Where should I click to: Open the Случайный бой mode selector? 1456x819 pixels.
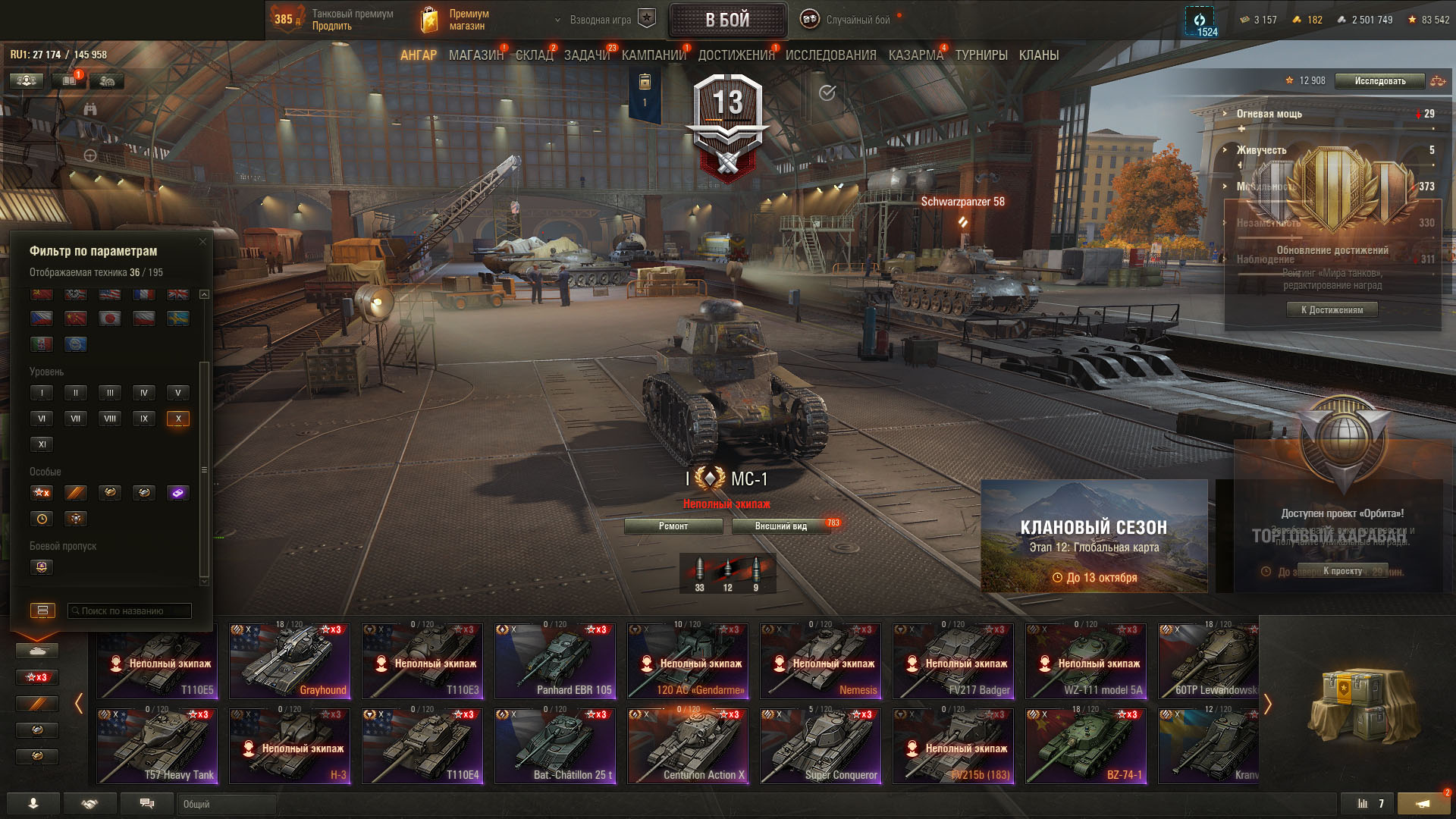pyautogui.click(x=857, y=20)
